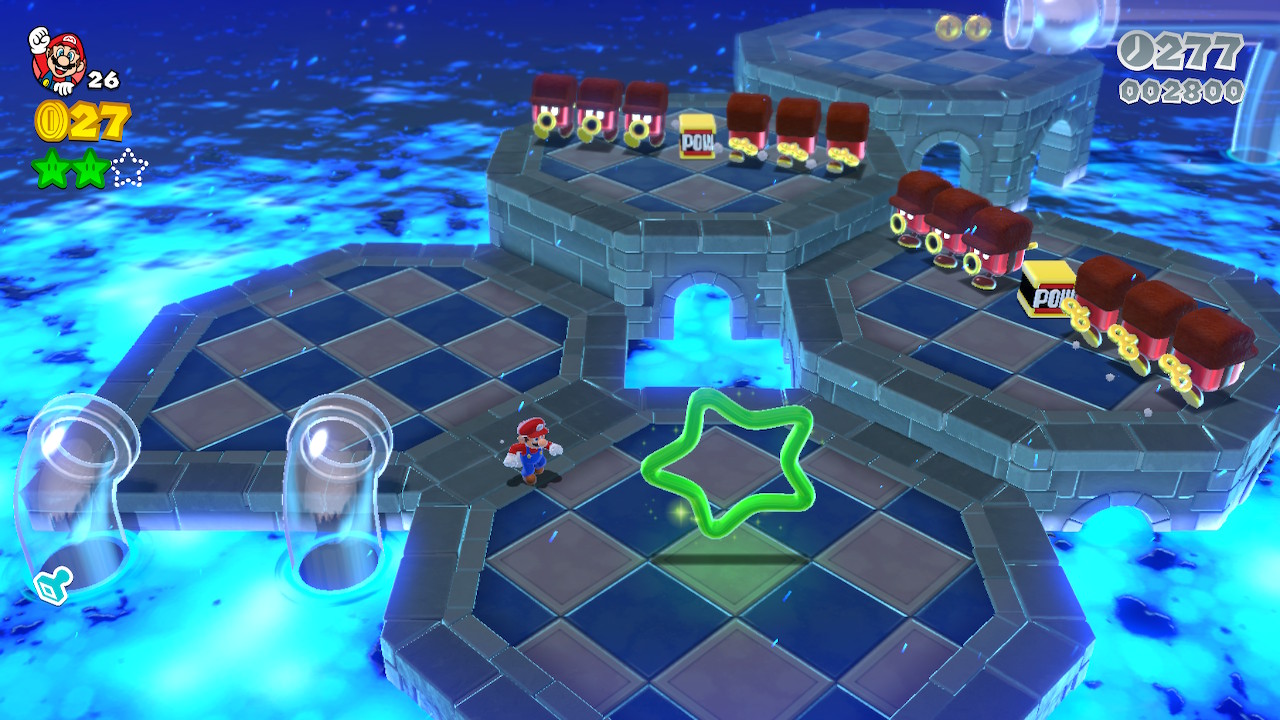This screenshot has width=1280, height=720.
Task: Click the Mario character portrait icon
Action: (x=58, y=58)
